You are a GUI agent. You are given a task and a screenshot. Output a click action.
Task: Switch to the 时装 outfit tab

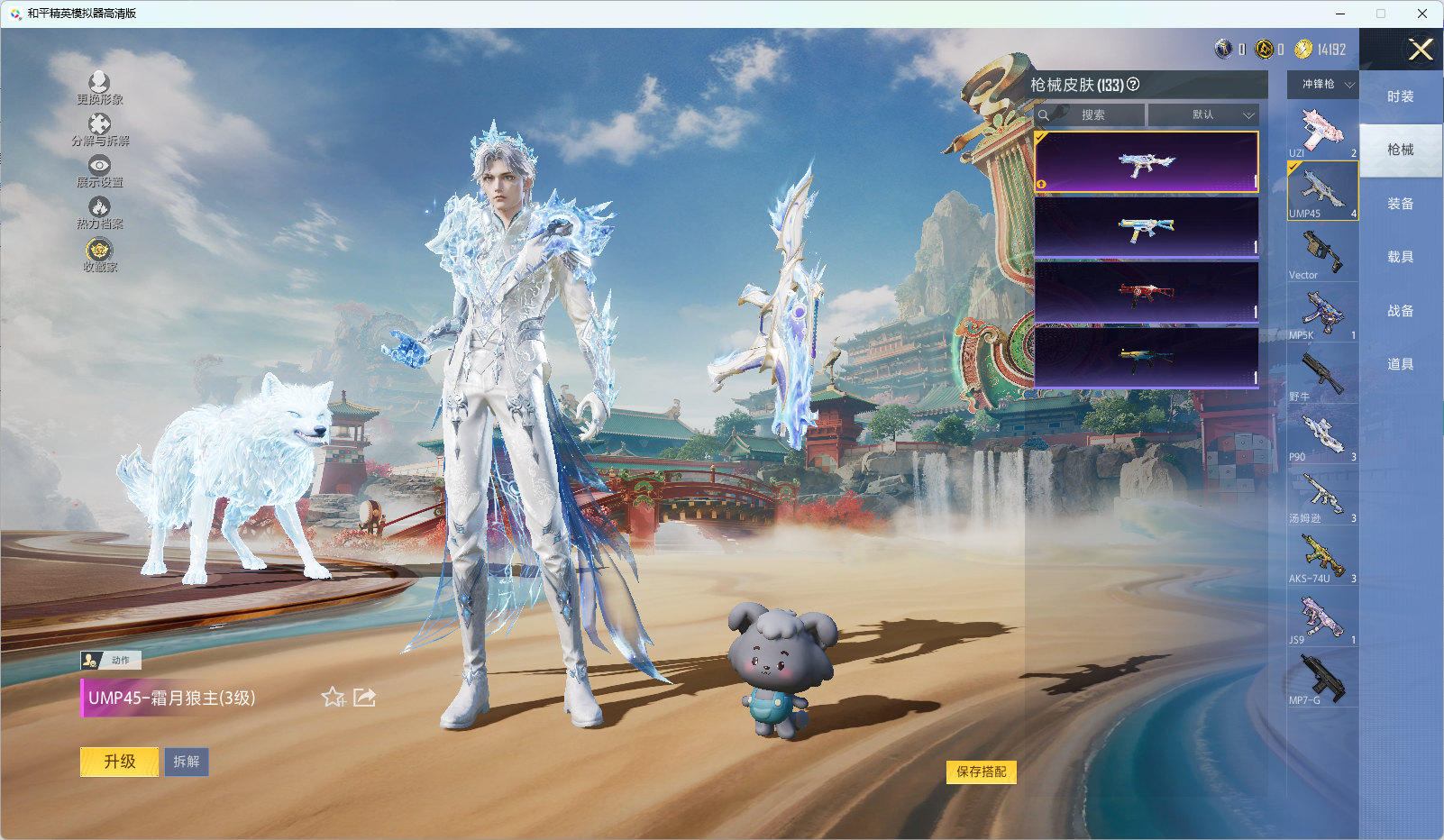point(1400,96)
